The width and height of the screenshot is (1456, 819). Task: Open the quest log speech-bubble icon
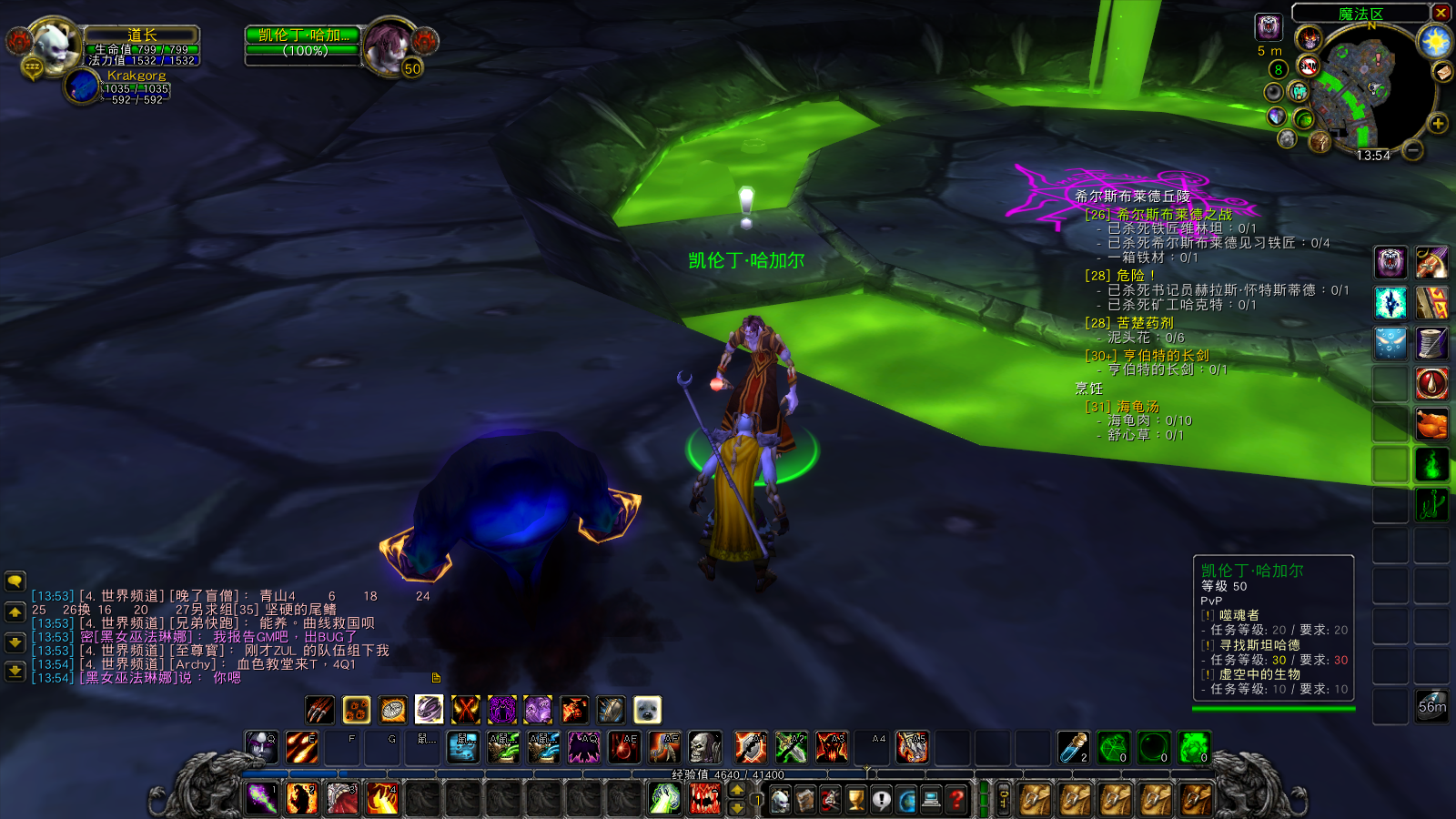(880, 799)
